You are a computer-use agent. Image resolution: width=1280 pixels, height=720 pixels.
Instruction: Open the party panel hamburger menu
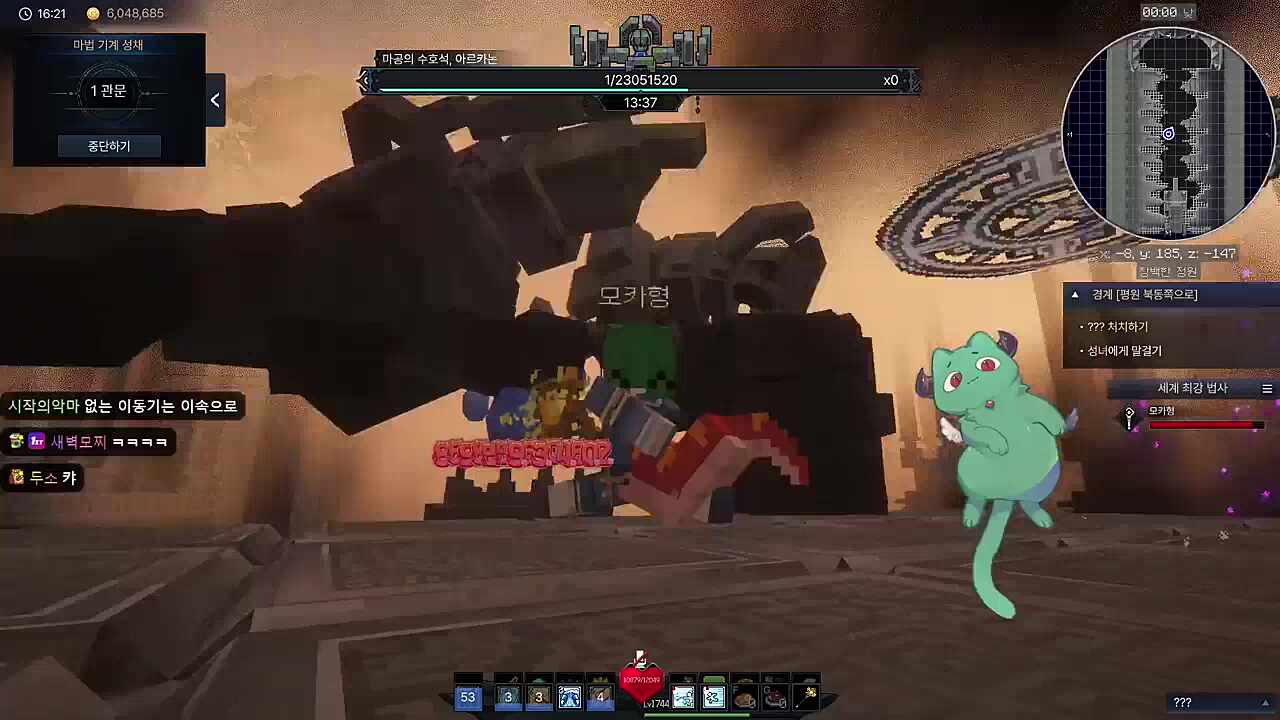click(1267, 389)
